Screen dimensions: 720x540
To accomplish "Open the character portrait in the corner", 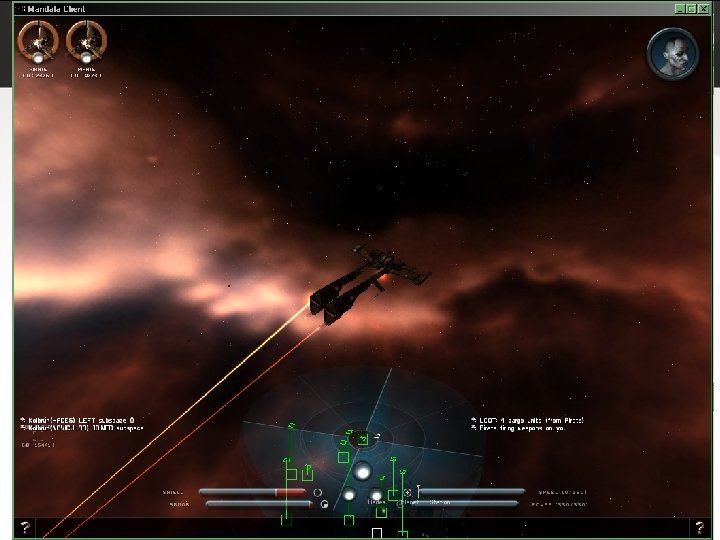I will (672, 53).
